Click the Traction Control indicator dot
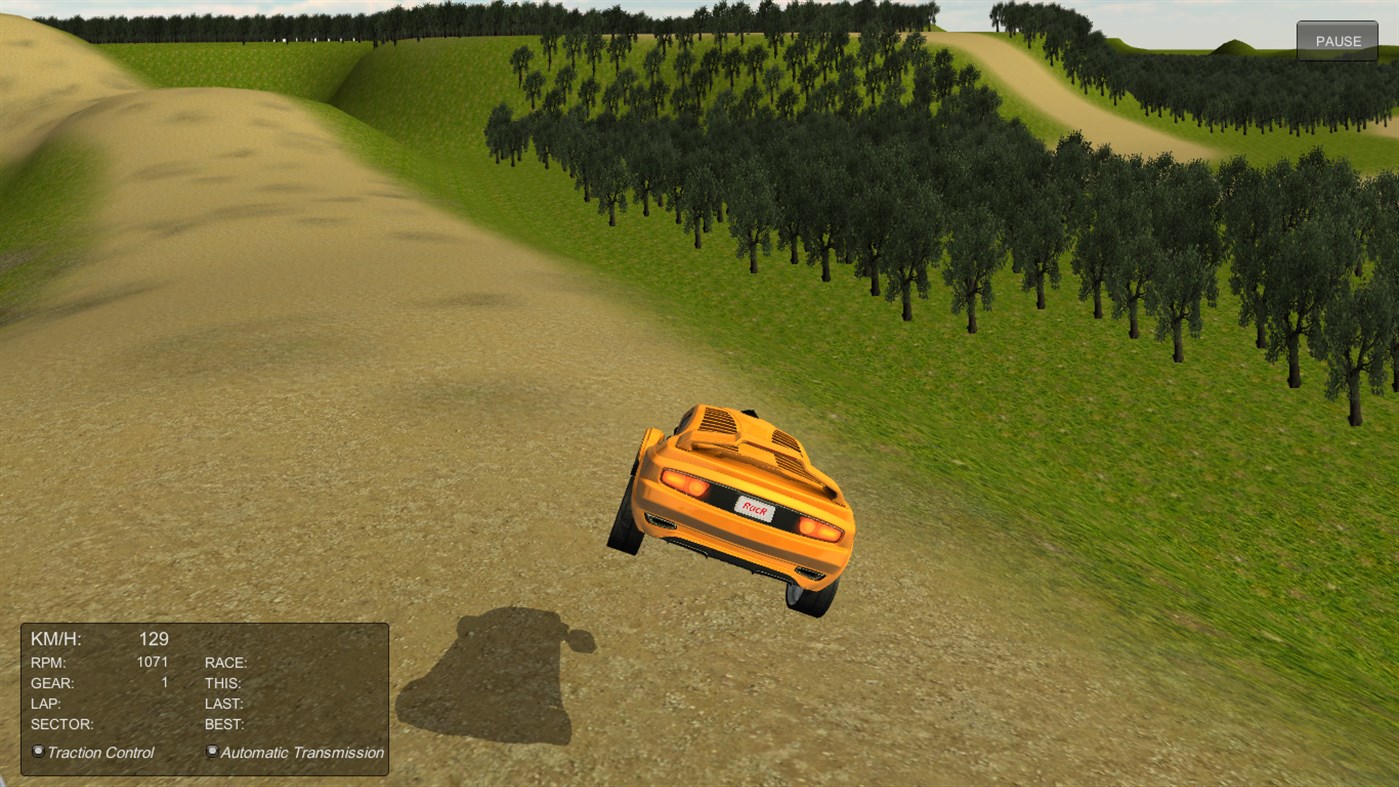 pyautogui.click(x=37, y=750)
